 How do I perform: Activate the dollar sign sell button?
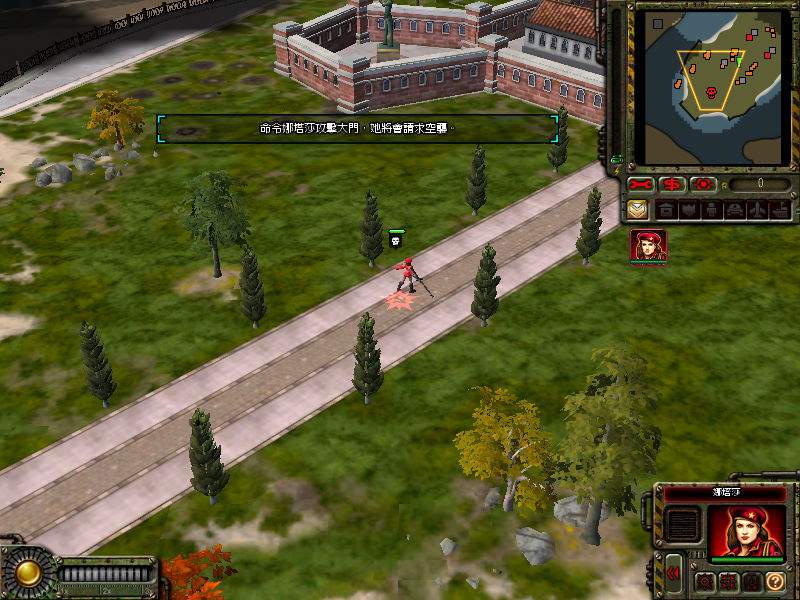coord(671,185)
